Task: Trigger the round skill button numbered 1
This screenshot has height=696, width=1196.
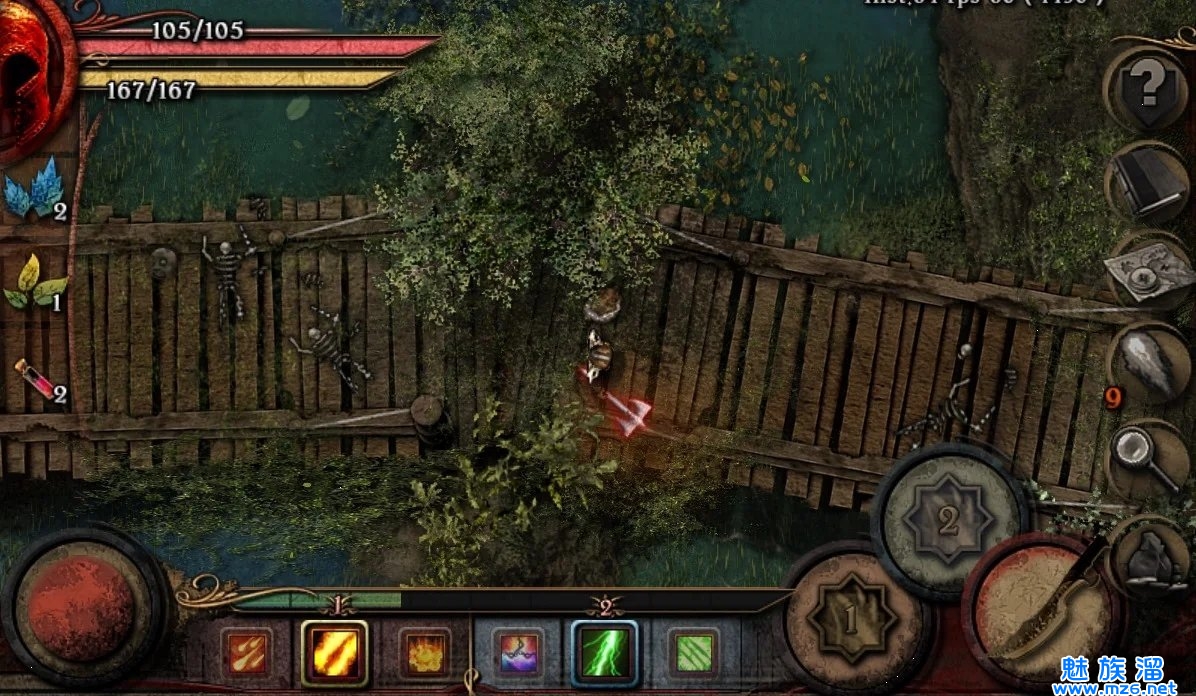Action: pos(851,619)
